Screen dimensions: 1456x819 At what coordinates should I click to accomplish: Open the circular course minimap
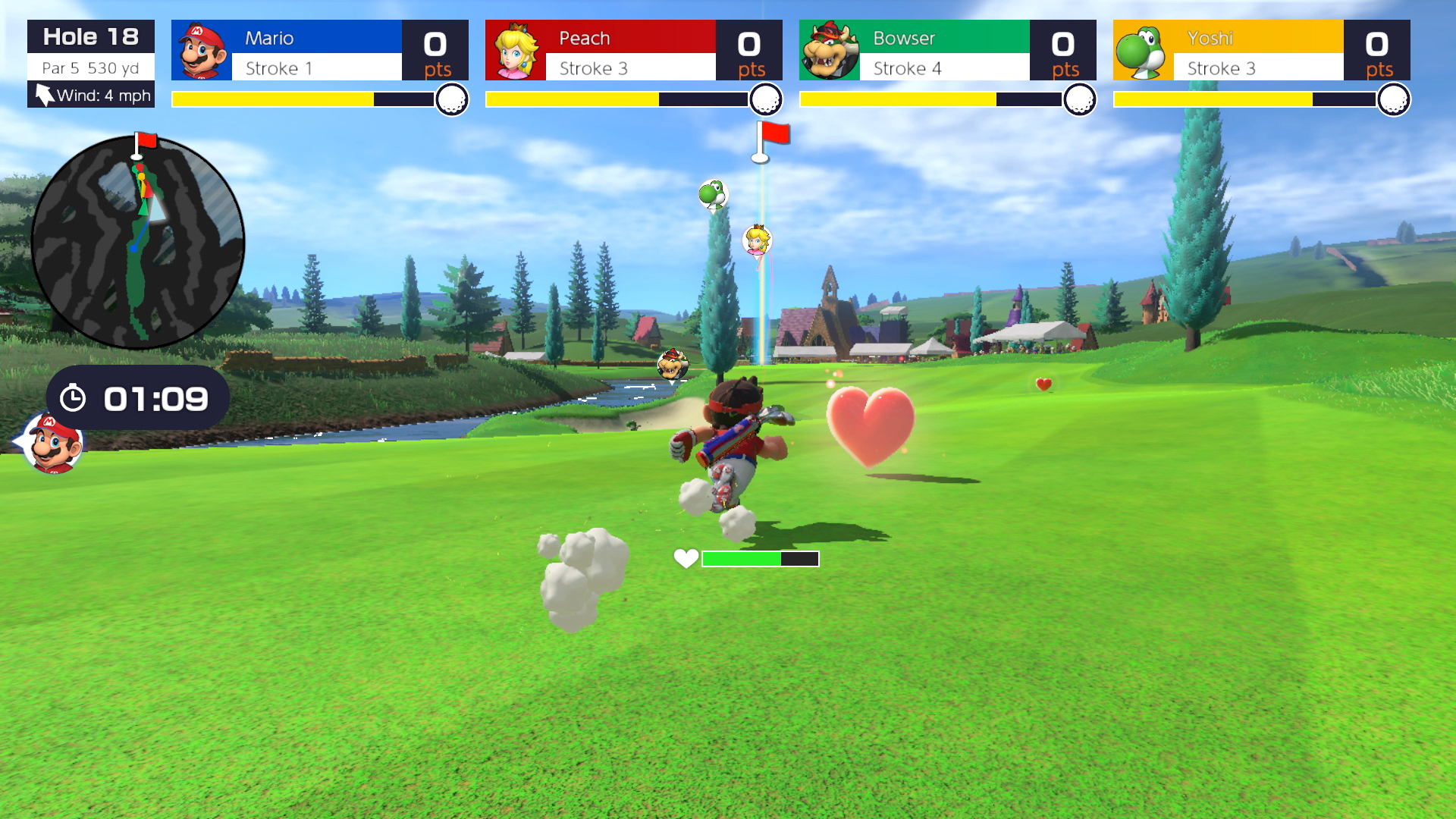click(x=137, y=243)
